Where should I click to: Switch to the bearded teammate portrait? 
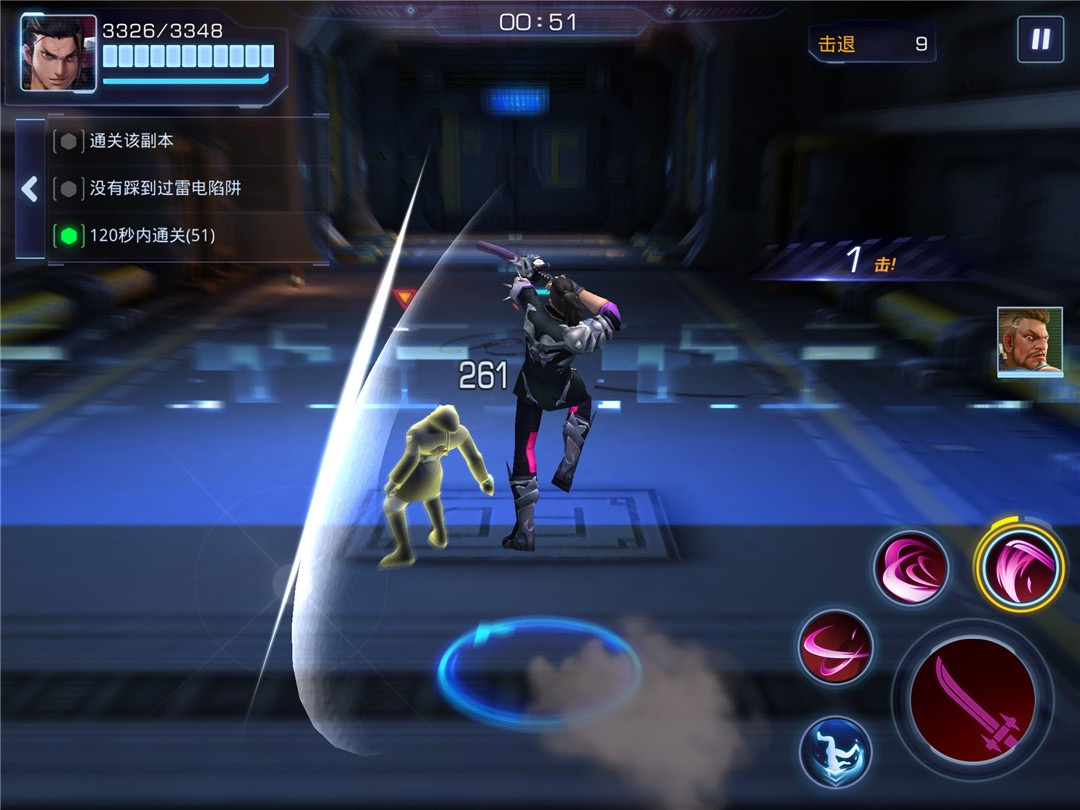1029,342
